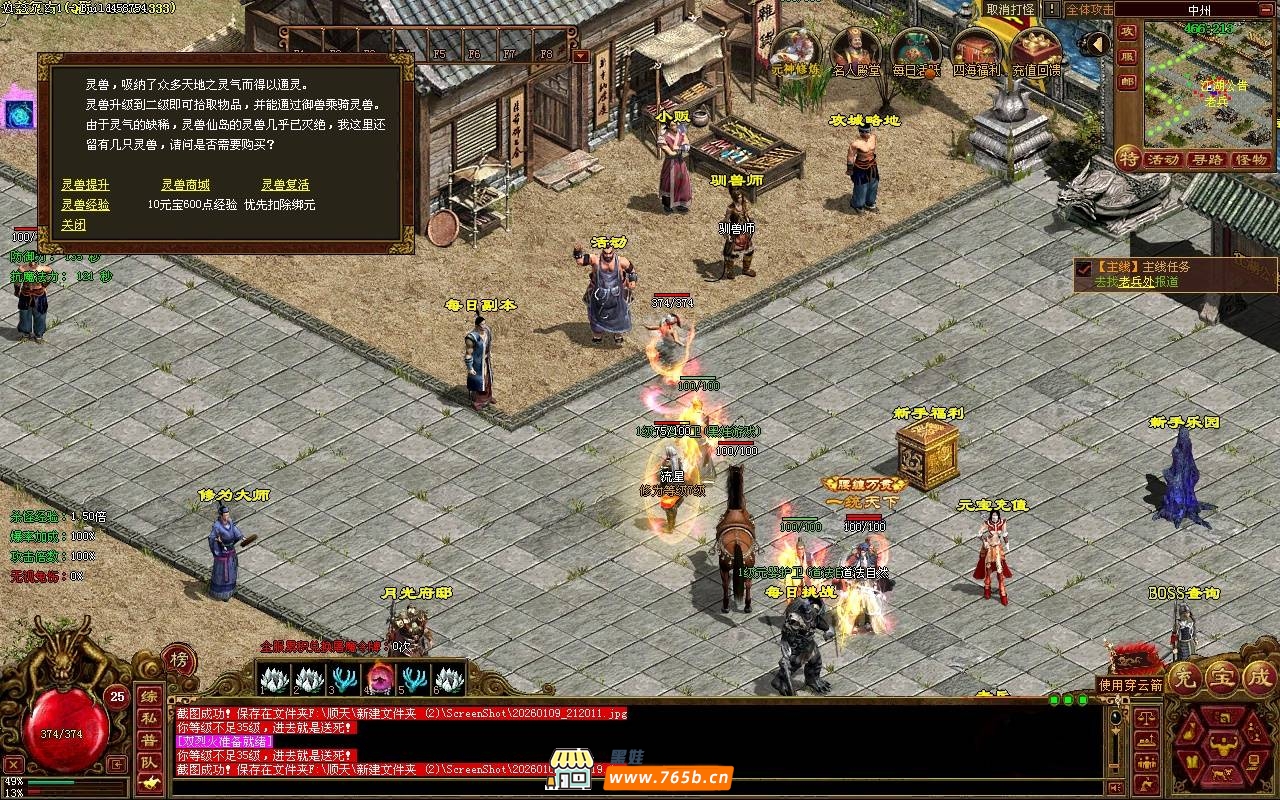Open the 榜 ranking button
Image resolution: width=1280 pixels, height=800 pixels.
point(178,660)
